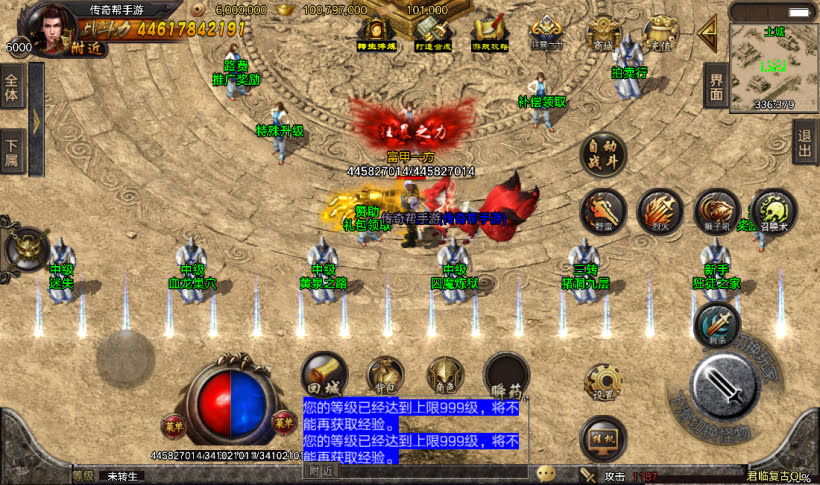
Task: Open the 商城 shop
Action: tap(602, 34)
